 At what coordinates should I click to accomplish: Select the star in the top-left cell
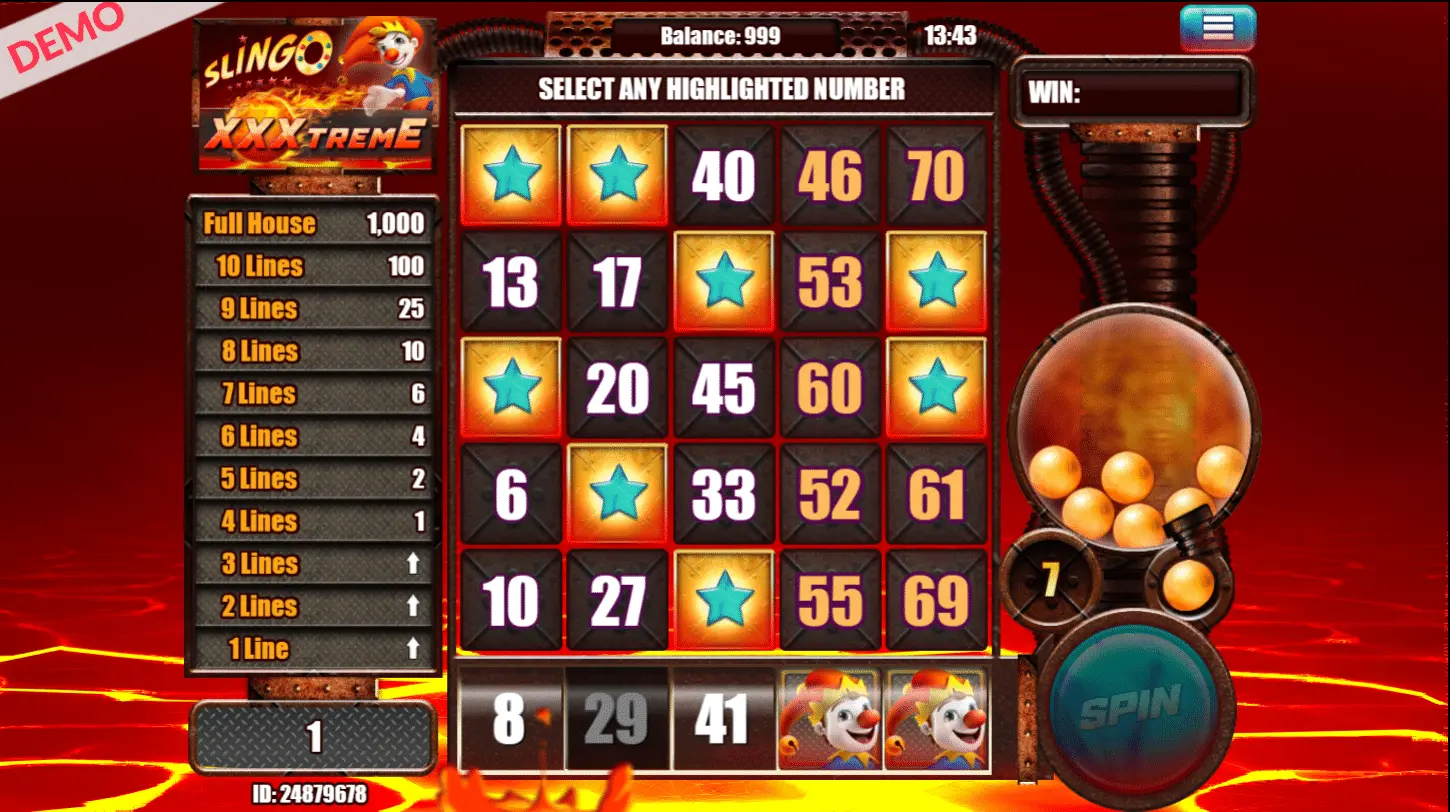click(x=511, y=174)
